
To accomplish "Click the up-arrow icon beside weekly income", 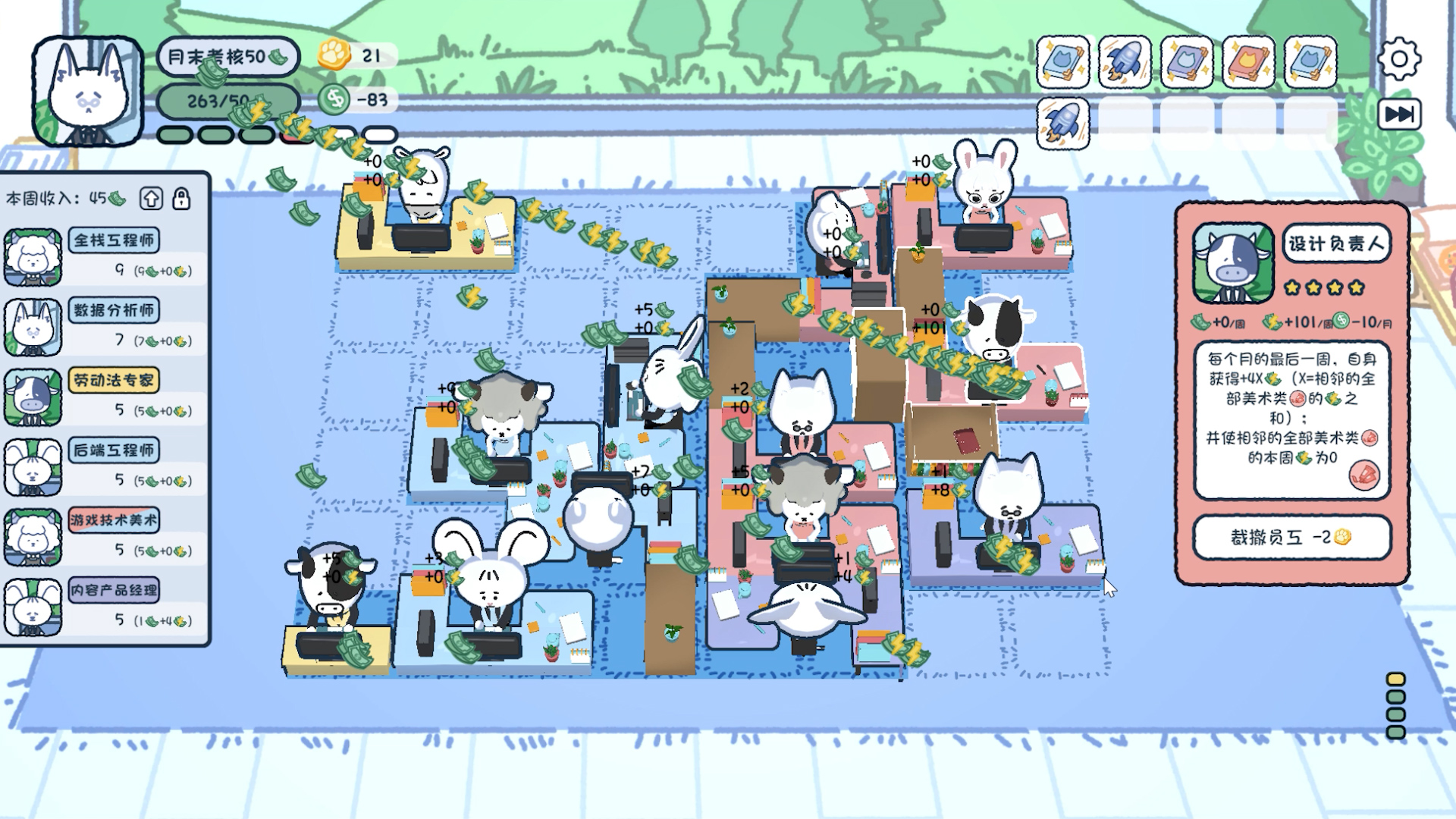I will point(151,199).
